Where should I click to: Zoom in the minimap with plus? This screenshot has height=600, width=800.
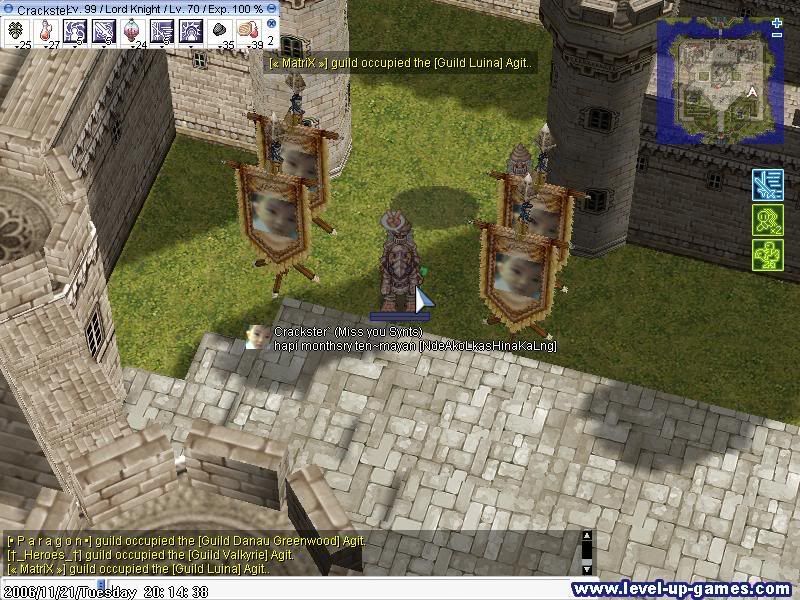[x=778, y=23]
